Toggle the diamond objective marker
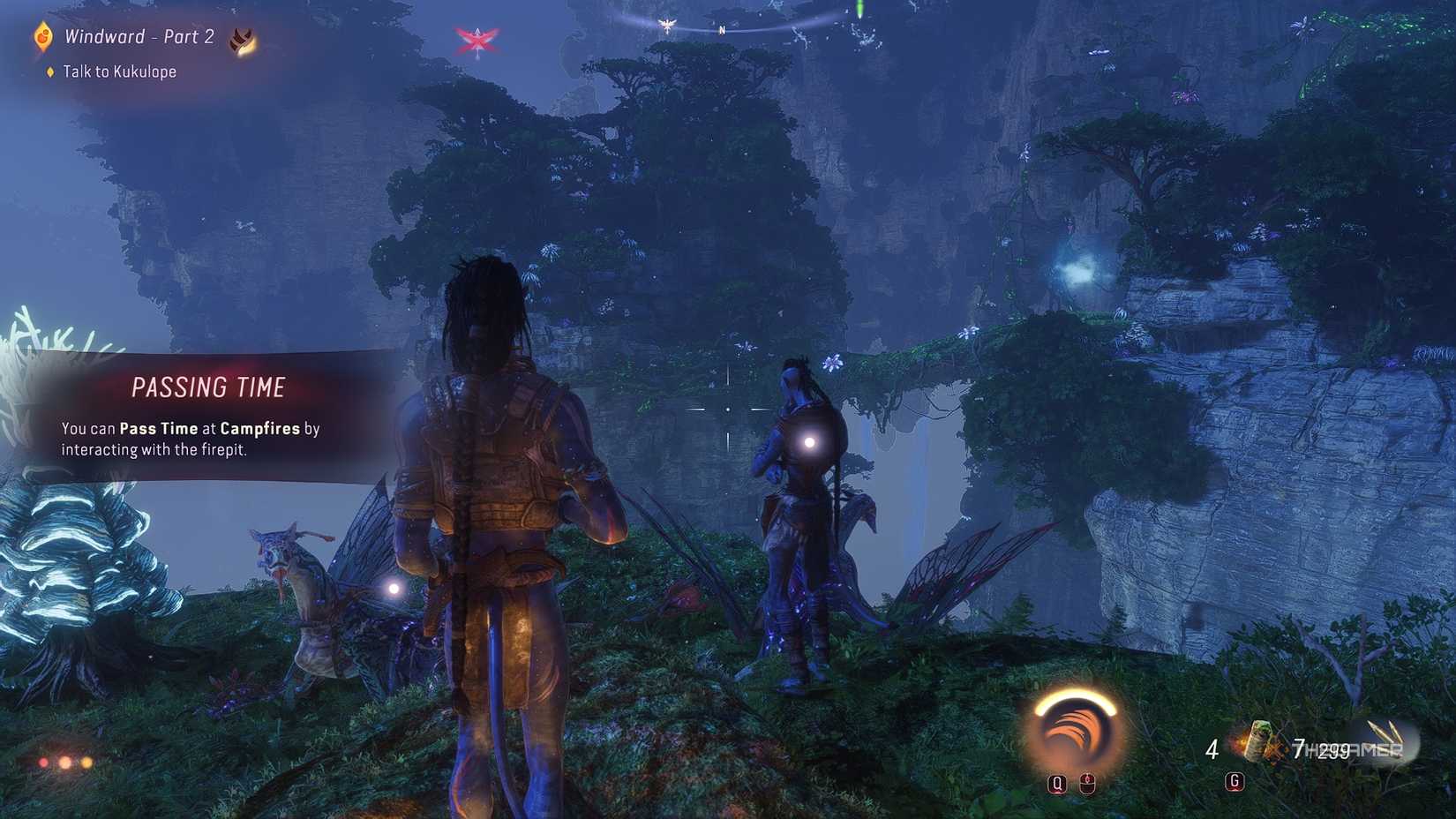Image resolution: width=1456 pixels, height=819 pixels. 49,71
